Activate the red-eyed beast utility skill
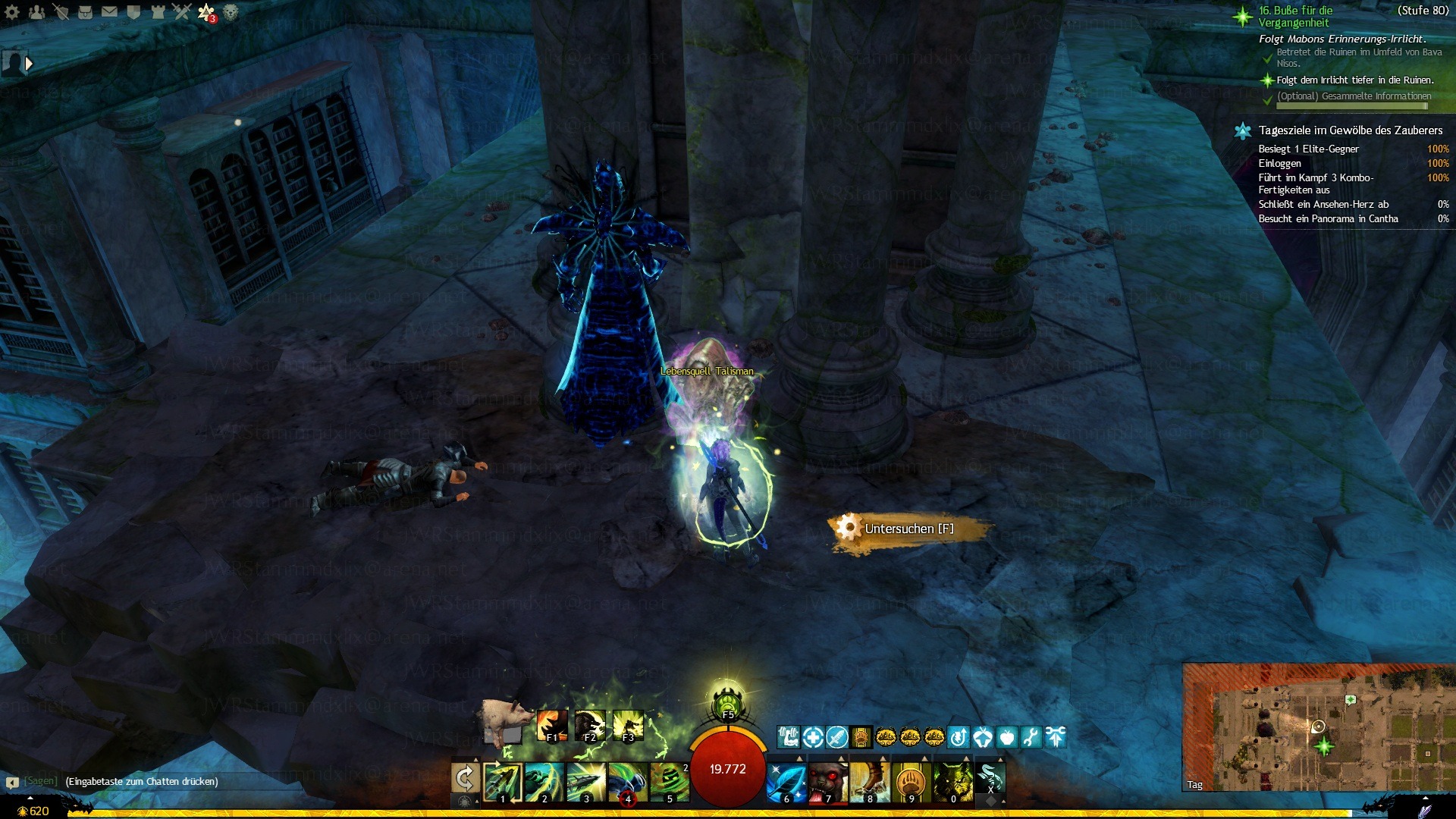The height and width of the screenshot is (819, 1456). (x=827, y=781)
